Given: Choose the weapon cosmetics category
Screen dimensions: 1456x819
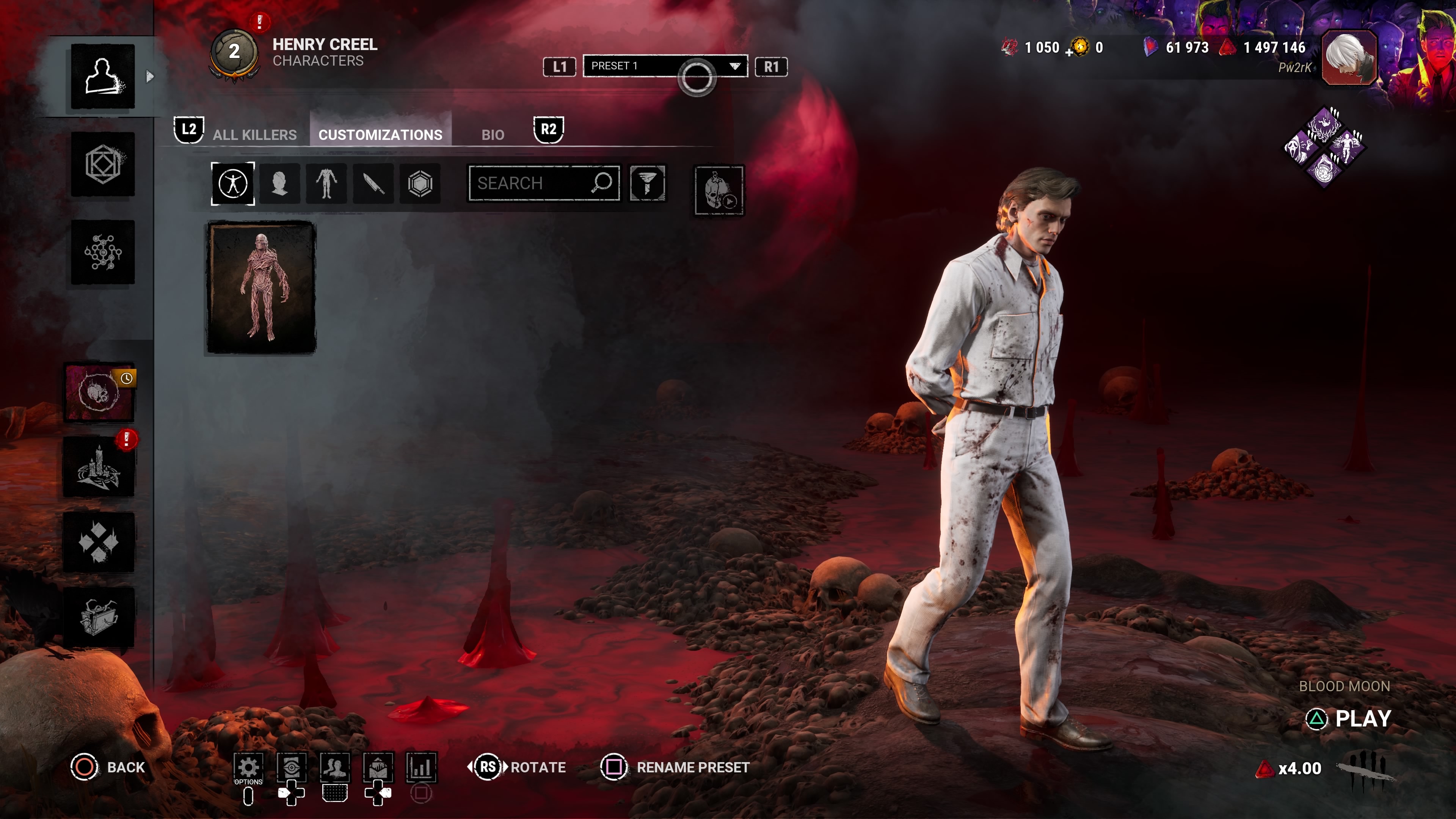Looking at the screenshot, I should click(373, 184).
